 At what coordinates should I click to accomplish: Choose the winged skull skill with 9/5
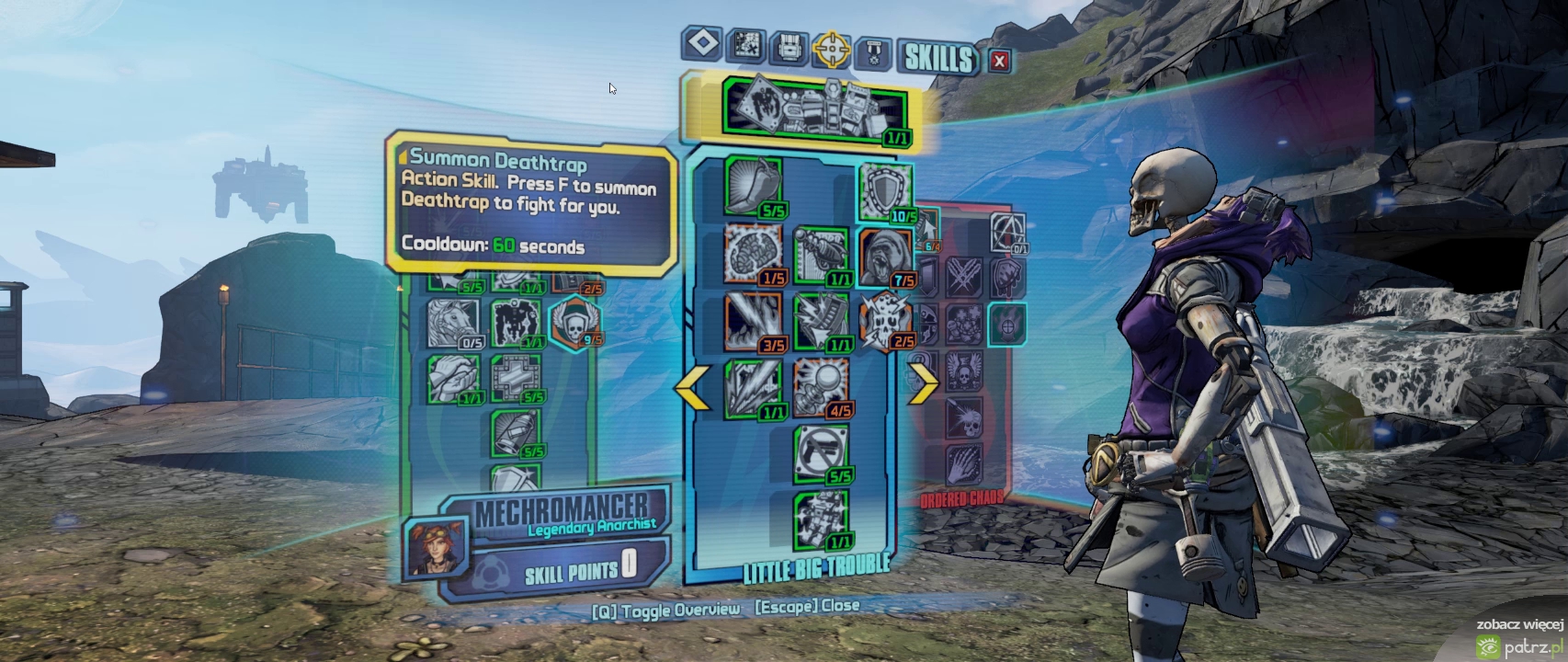click(574, 321)
